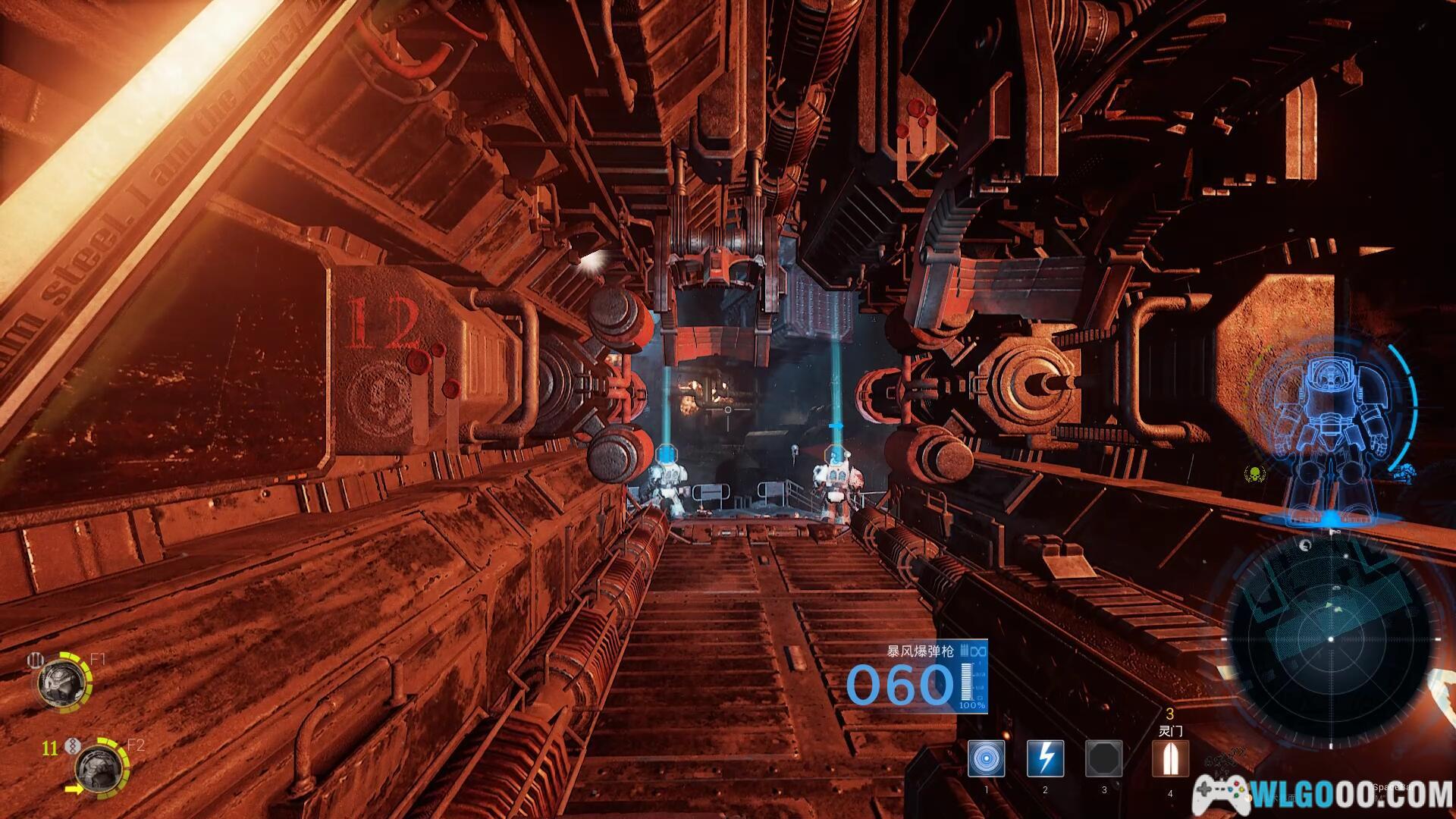Use the 灵门 gate ability icon
The width and height of the screenshot is (1456, 819).
click(1170, 758)
